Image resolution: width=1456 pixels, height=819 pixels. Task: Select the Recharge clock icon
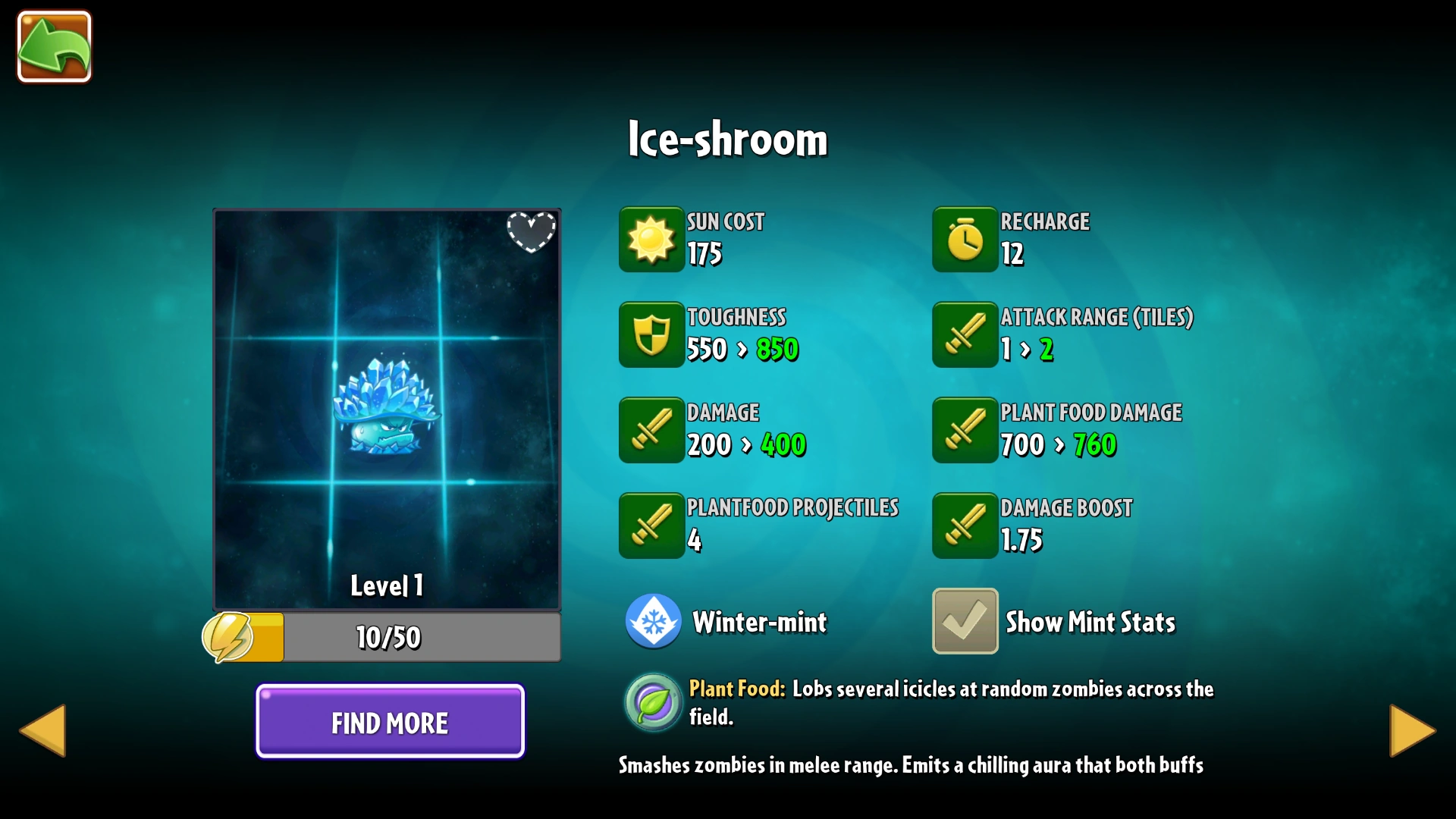[x=964, y=240]
